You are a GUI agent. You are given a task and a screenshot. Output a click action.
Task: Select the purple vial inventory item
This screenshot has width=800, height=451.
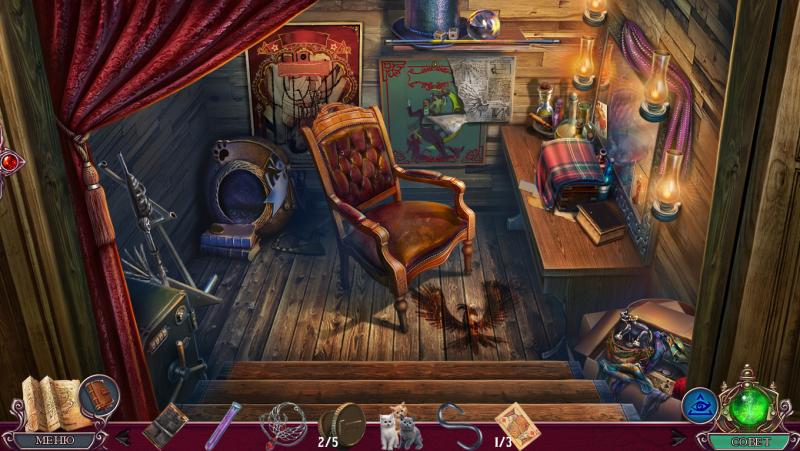(x=222, y=425)
